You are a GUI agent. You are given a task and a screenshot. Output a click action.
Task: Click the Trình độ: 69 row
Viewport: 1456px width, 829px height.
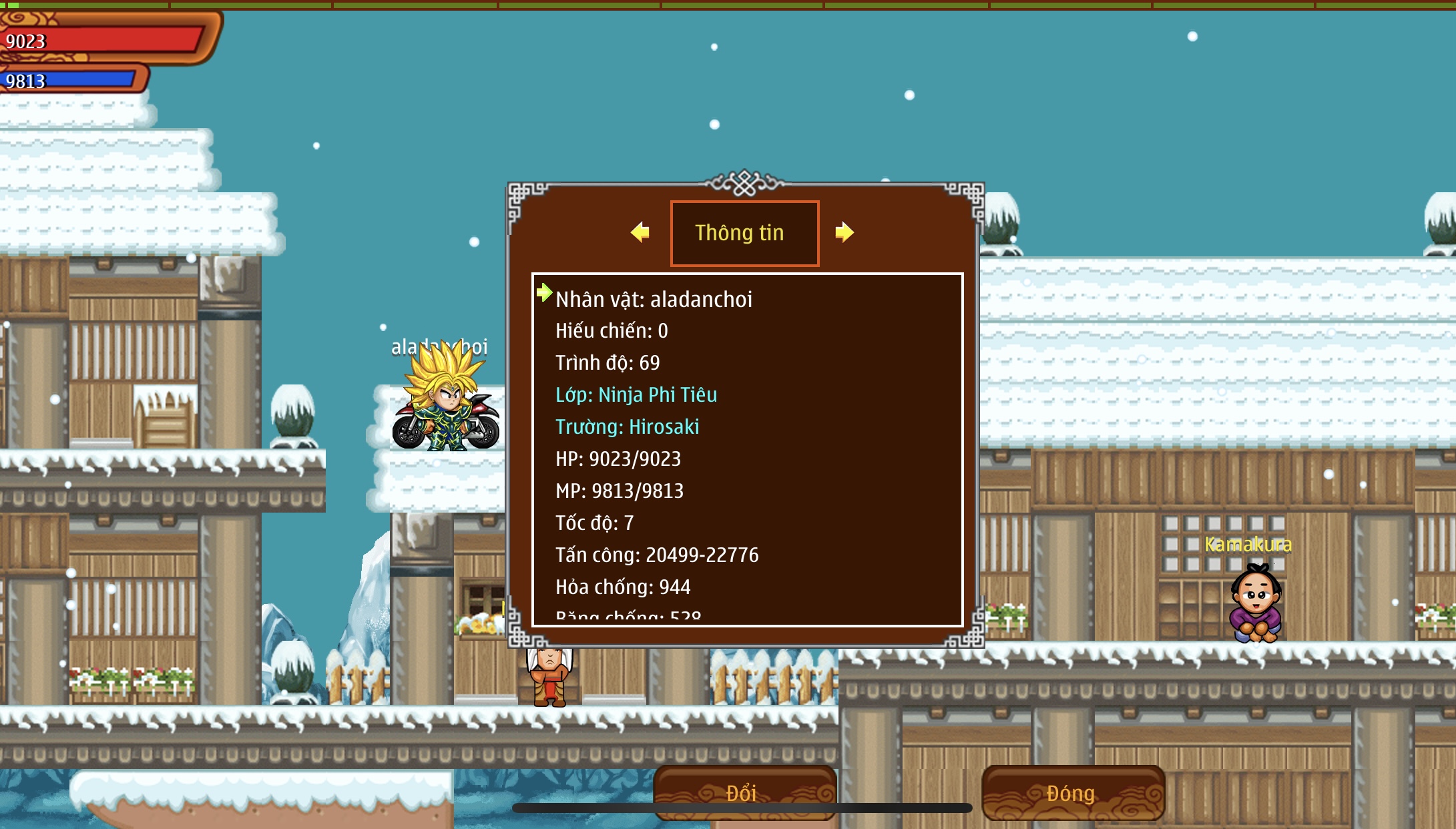(608, 363)
